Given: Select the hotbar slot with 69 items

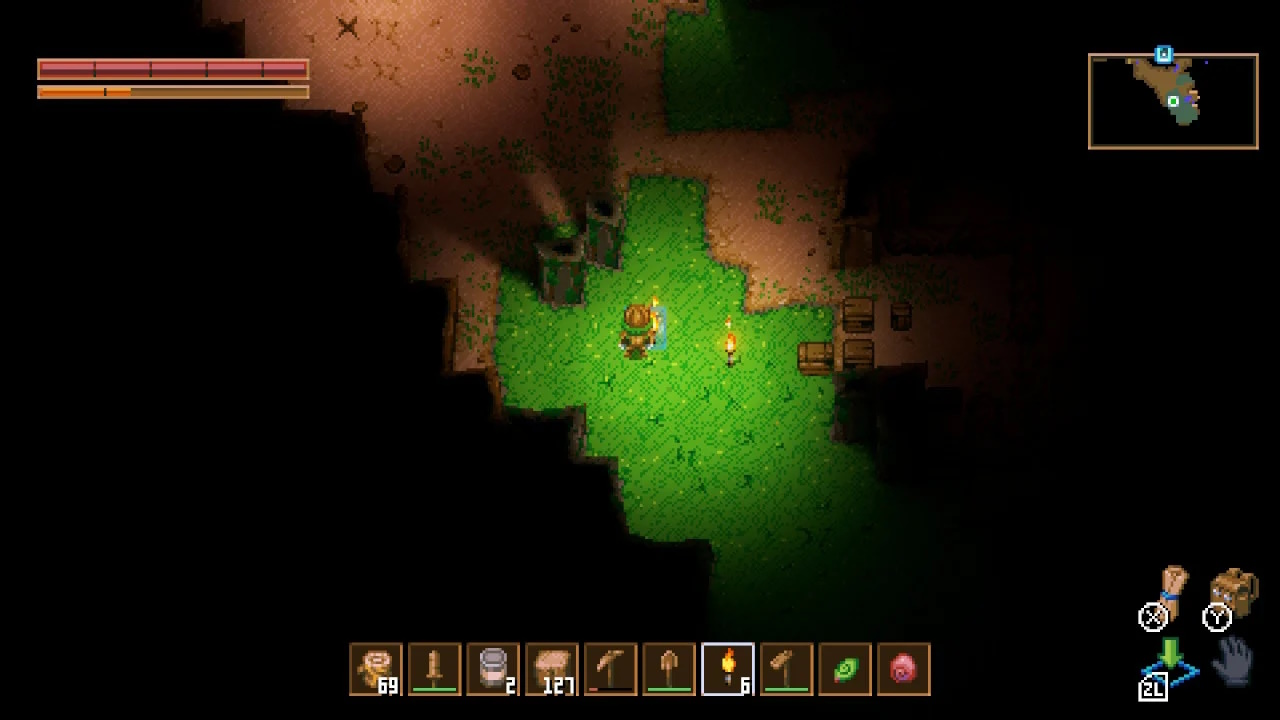Looking at the screenshot, I should pyautogui.click(x=376, y=669).
